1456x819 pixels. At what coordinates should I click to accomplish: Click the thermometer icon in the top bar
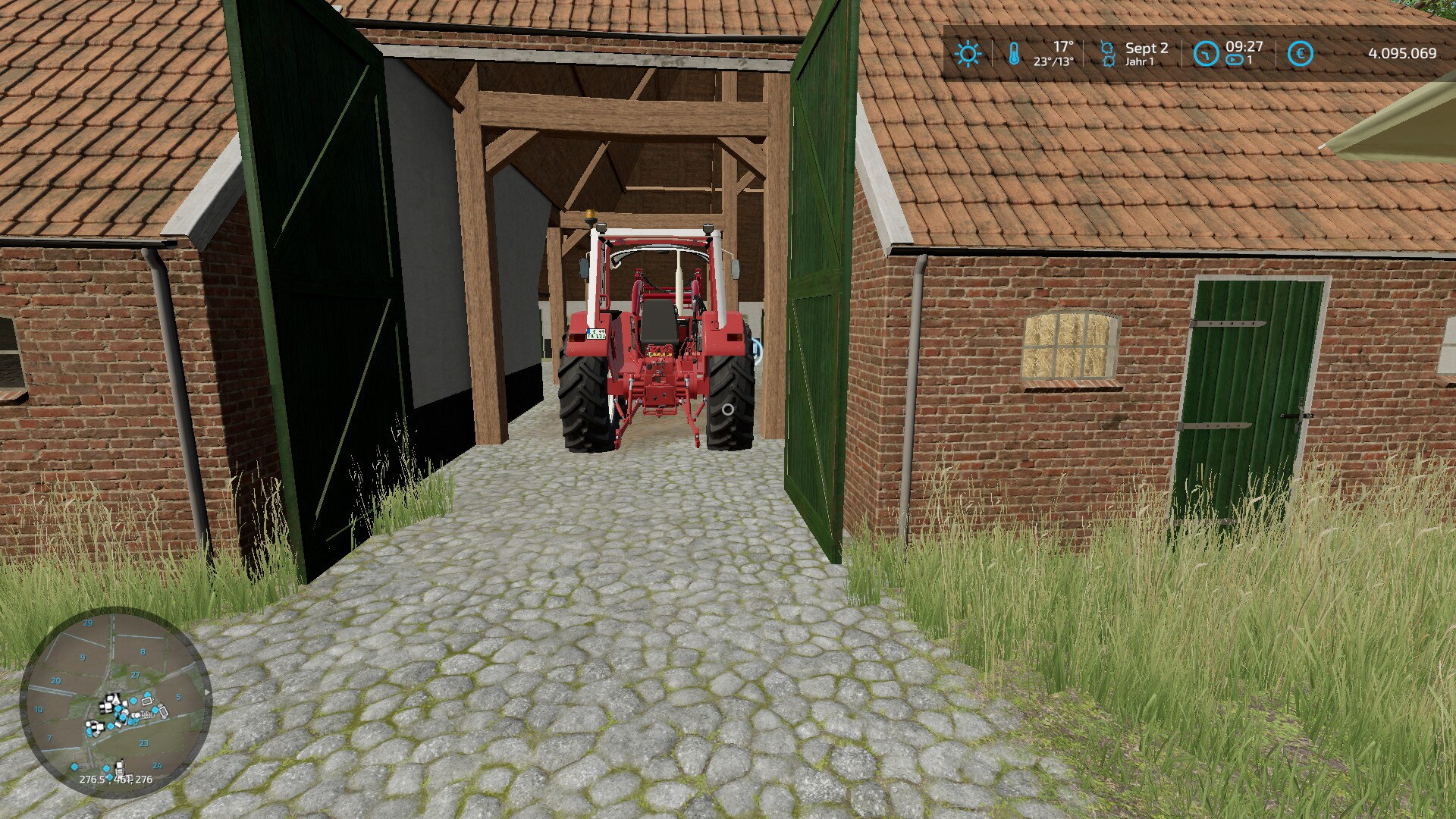tap(1013, 52)
